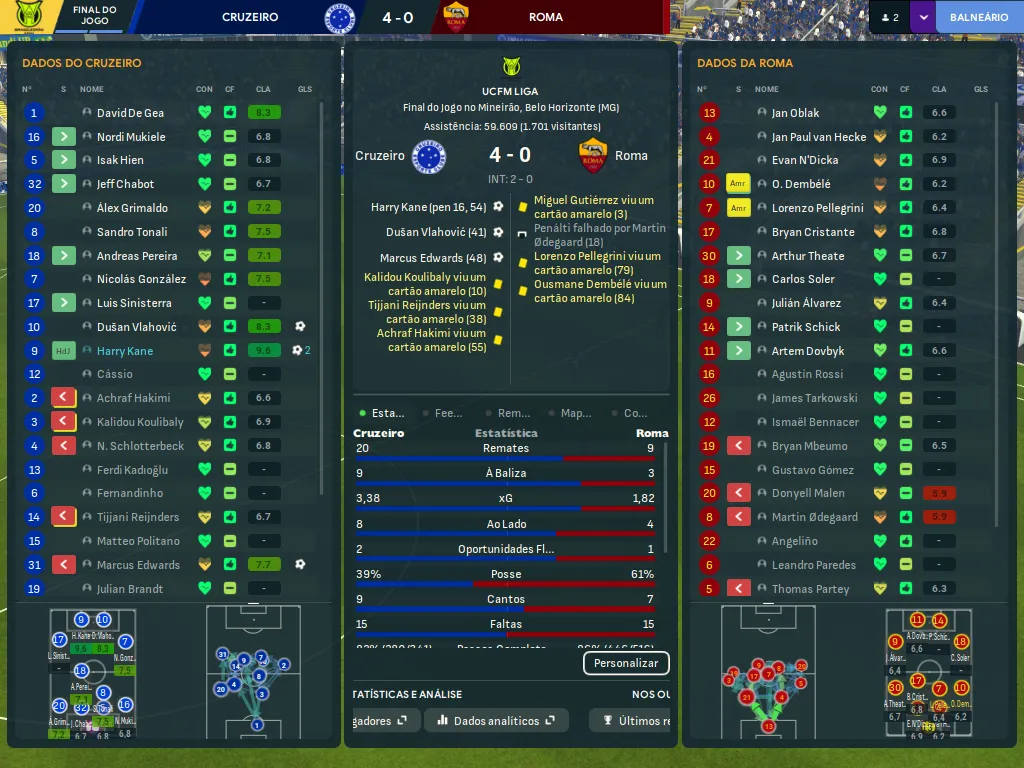Open the purple dropdown arrow beside Balneário
This screenshot has width=1024, height=768.
[x=922, y=17]
